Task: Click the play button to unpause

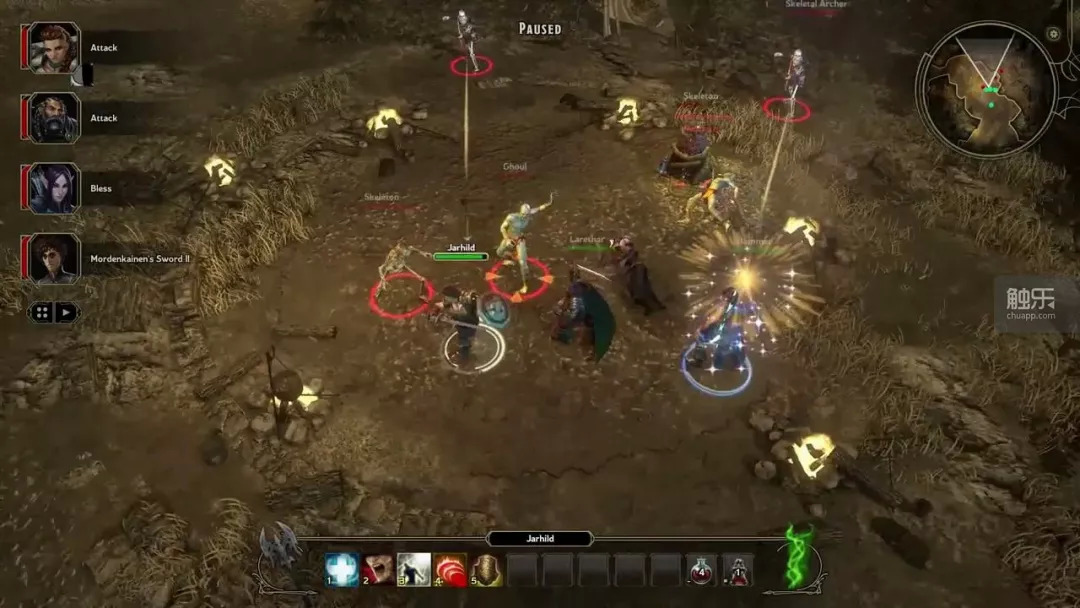Action: coord(65,312)
